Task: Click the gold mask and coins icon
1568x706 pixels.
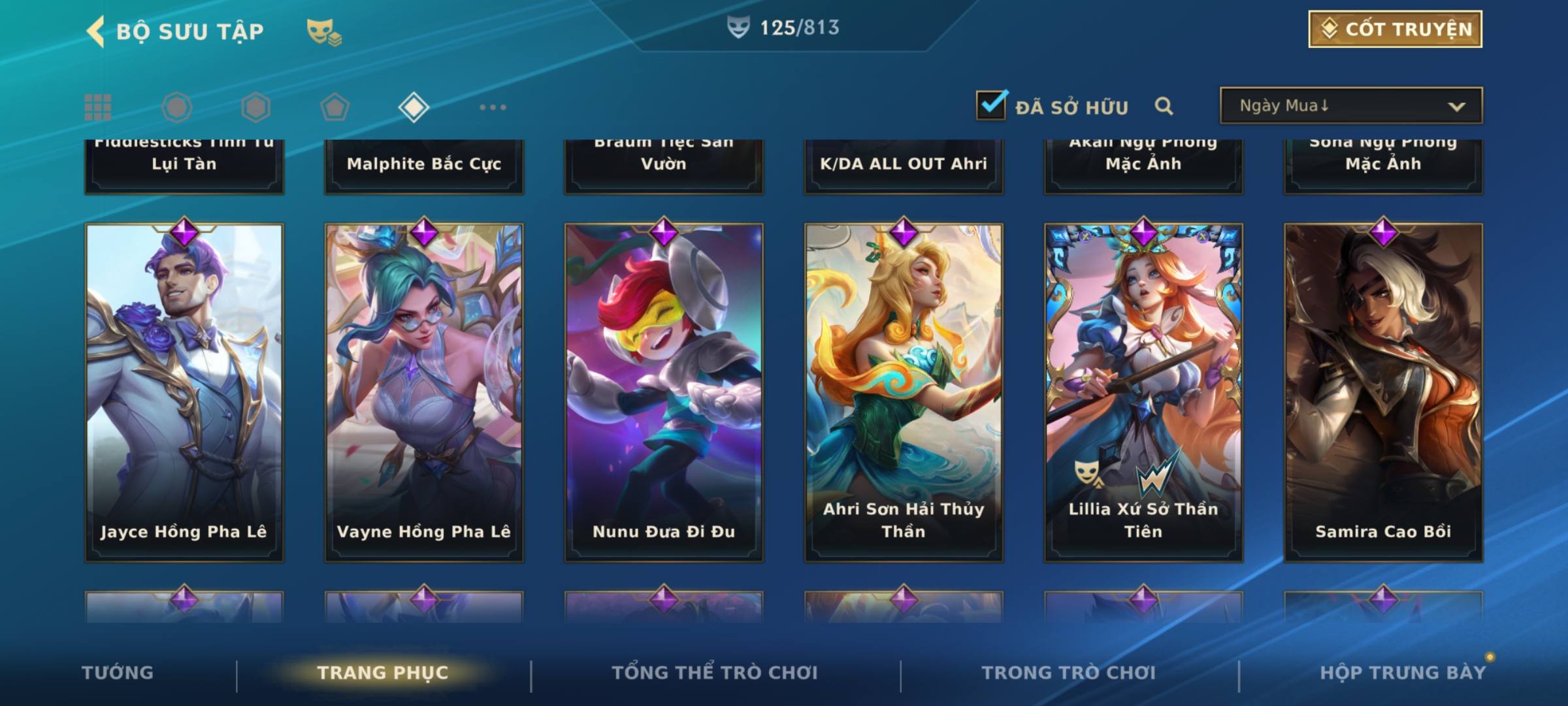Action: (x=324, y=31)
